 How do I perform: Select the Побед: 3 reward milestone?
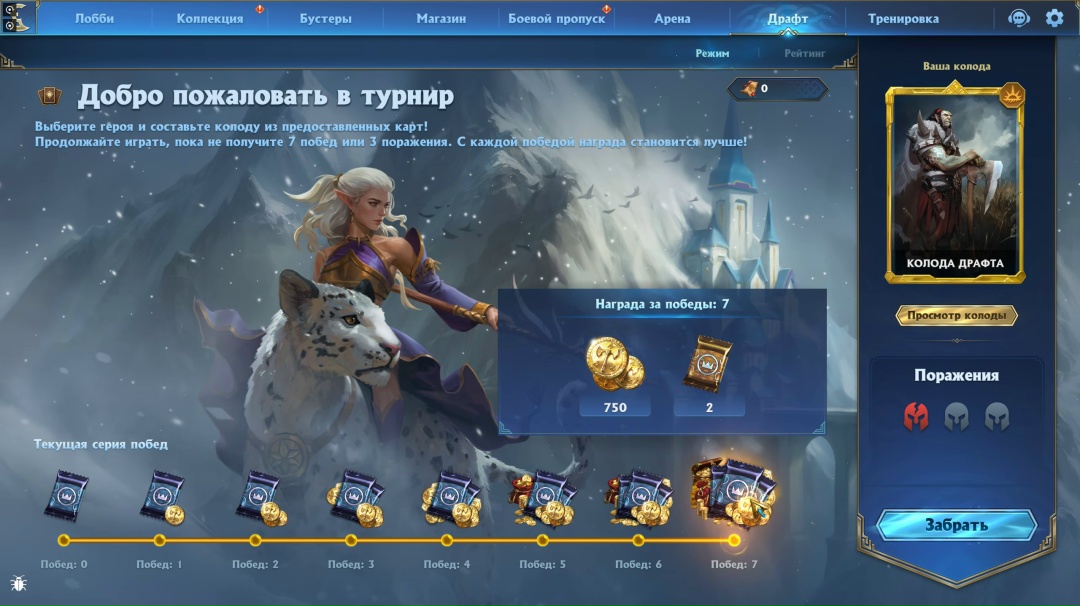click(x=351, y=540)
